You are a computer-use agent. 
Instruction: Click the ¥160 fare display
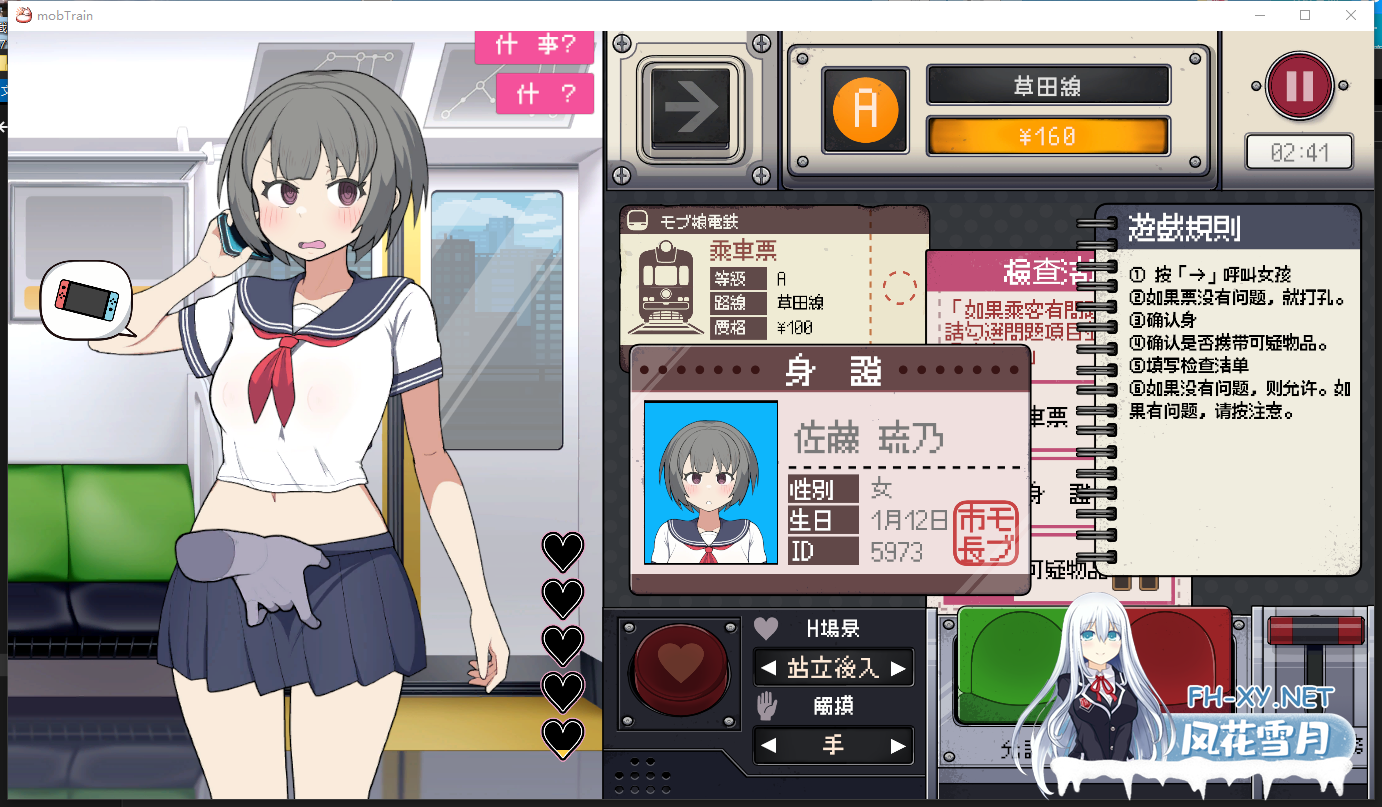click(x=1047, y=135)
